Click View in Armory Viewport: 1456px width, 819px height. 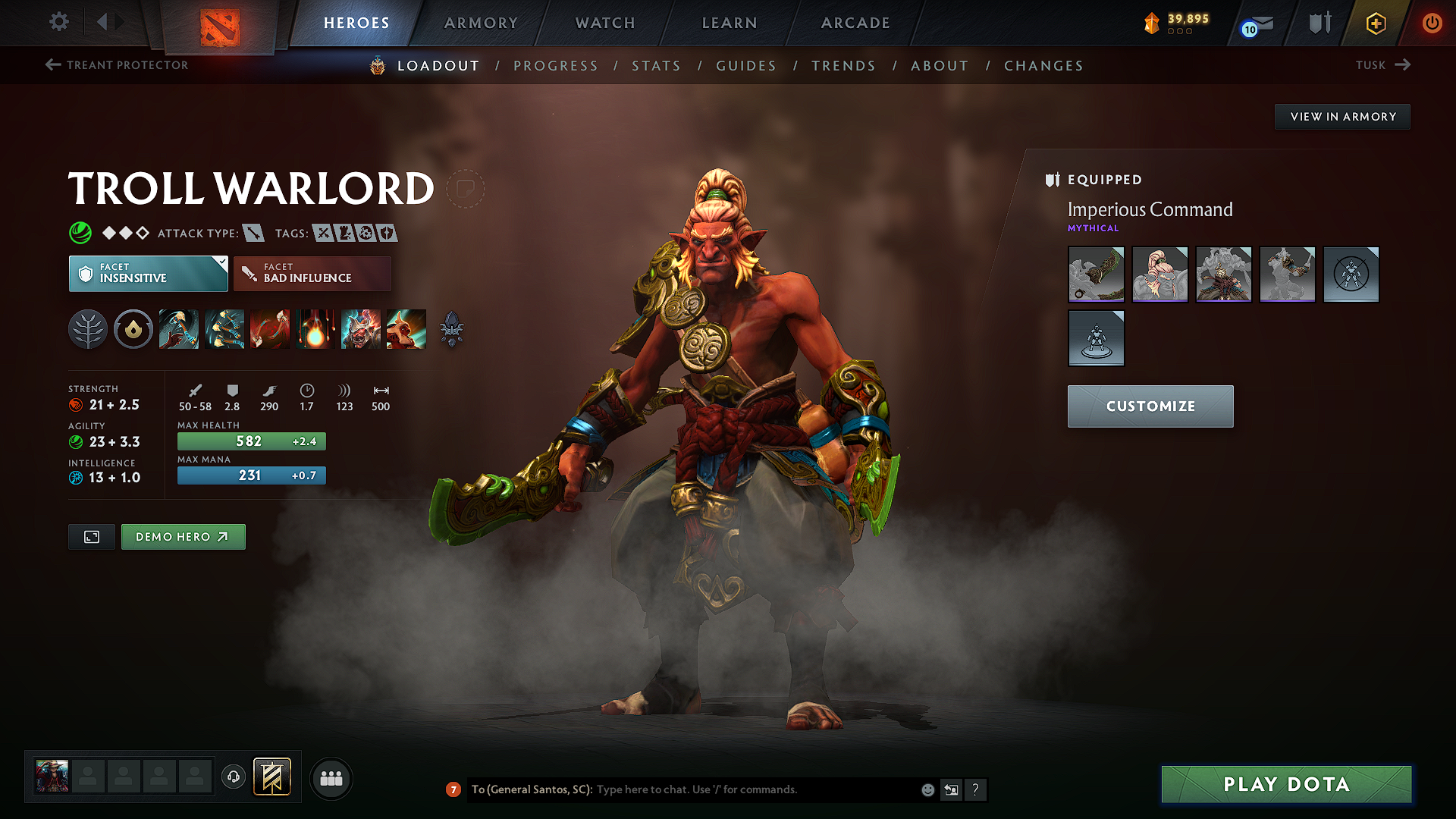pyautogui.click(x=1342, y=117)
